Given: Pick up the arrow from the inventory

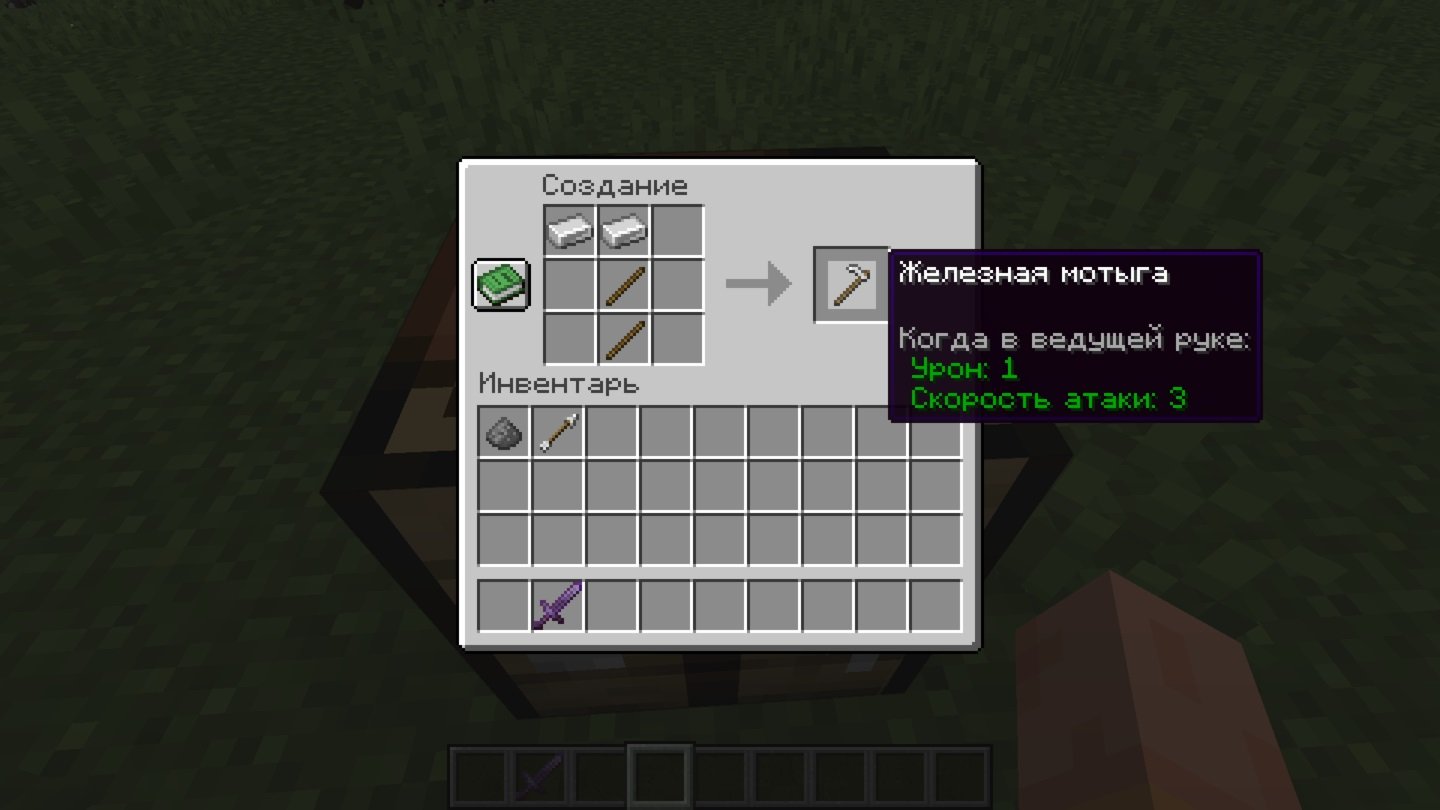Looking at the screenshot, I should tap(558, 432).
